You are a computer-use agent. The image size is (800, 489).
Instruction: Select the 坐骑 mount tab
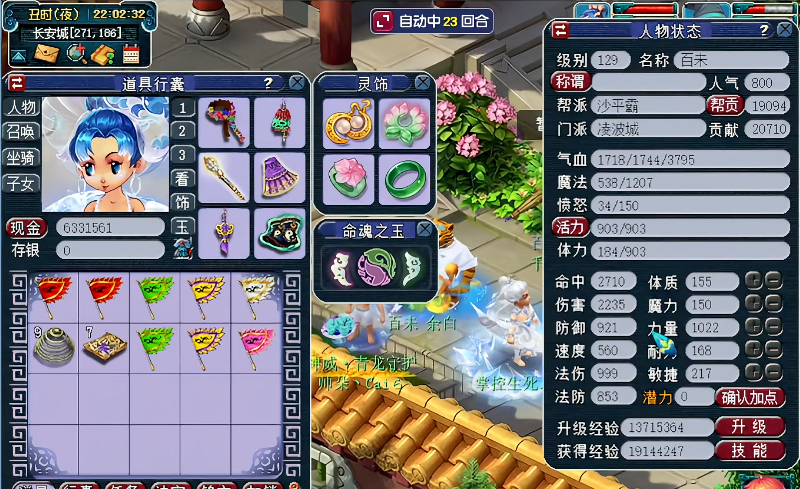click(20, 157)
